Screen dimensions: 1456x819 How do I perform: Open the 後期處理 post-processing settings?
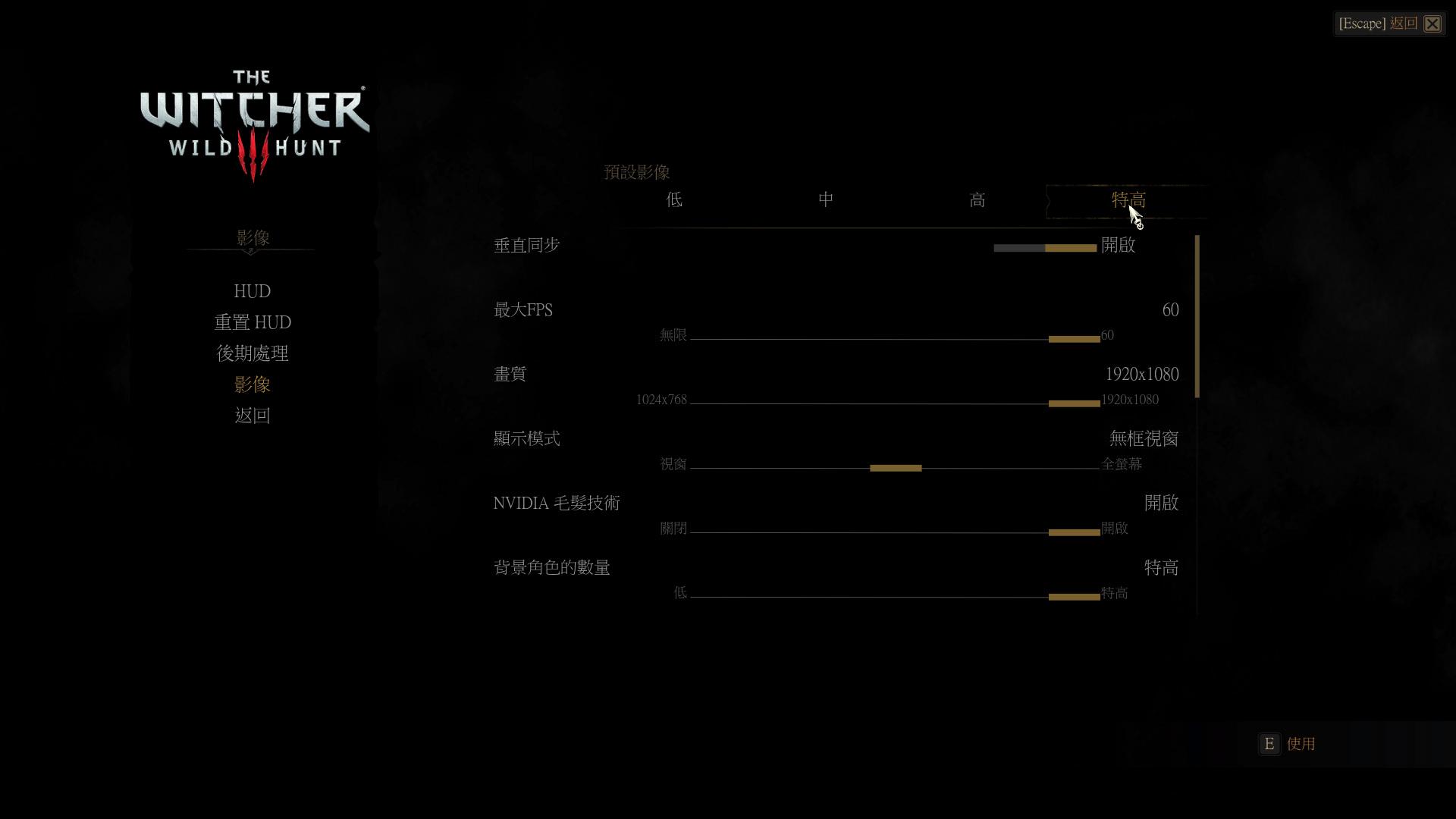253,353
